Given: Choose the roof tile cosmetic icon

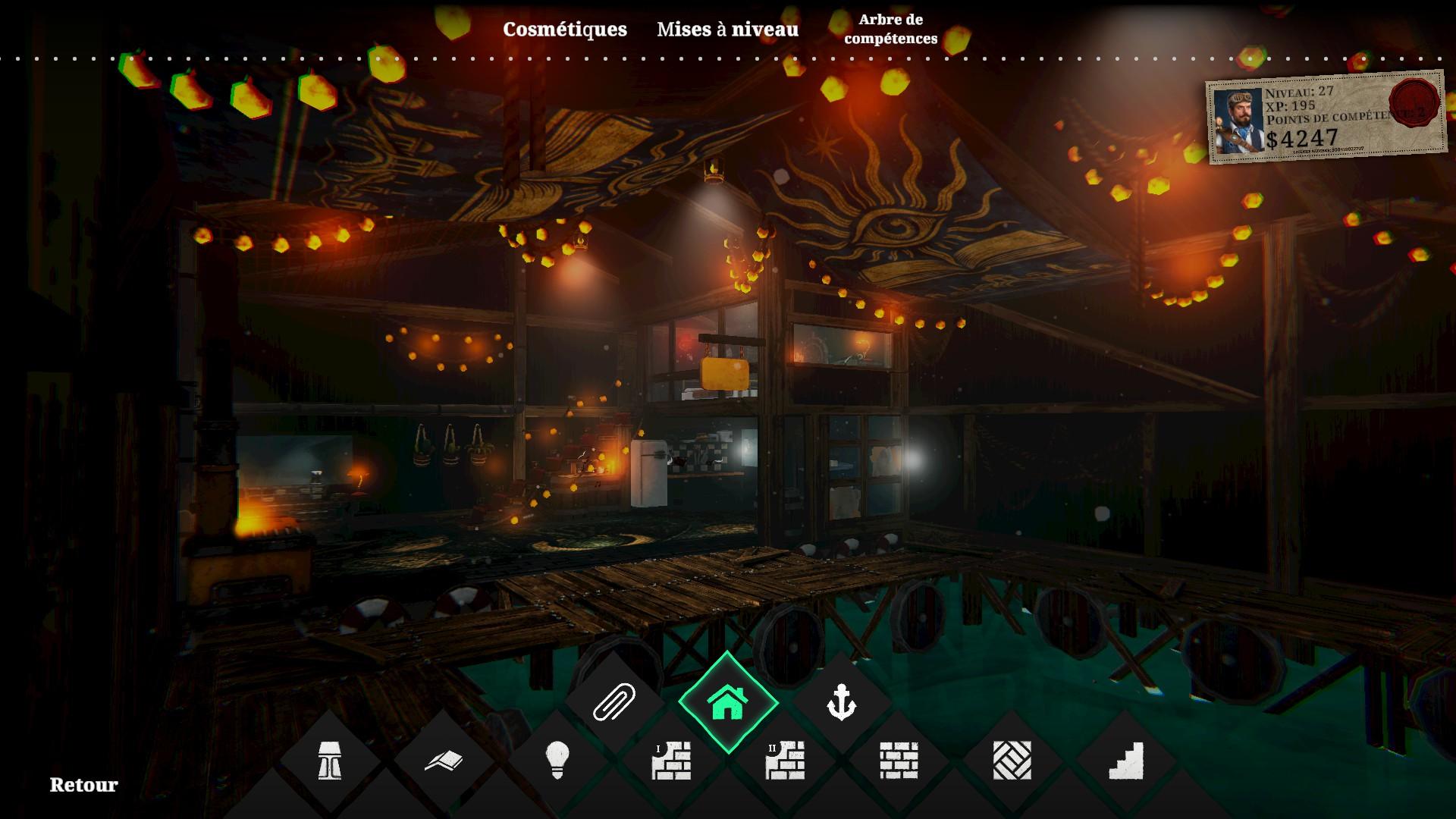Looking at the screenshot, I should [444, 760].
